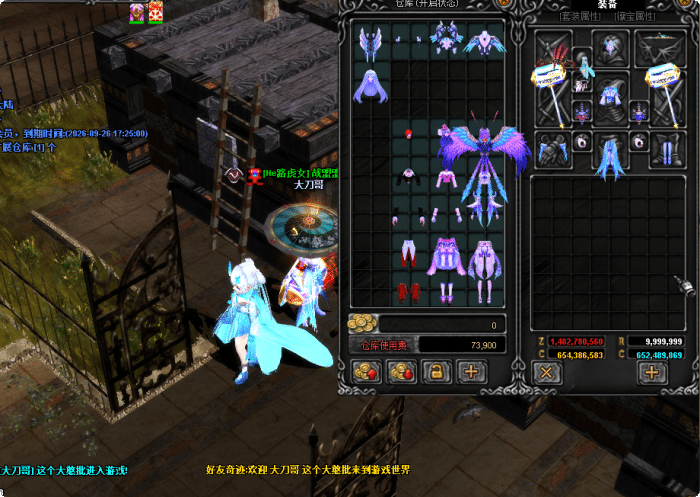Select the helmet equipment slot

coord(609,47)
